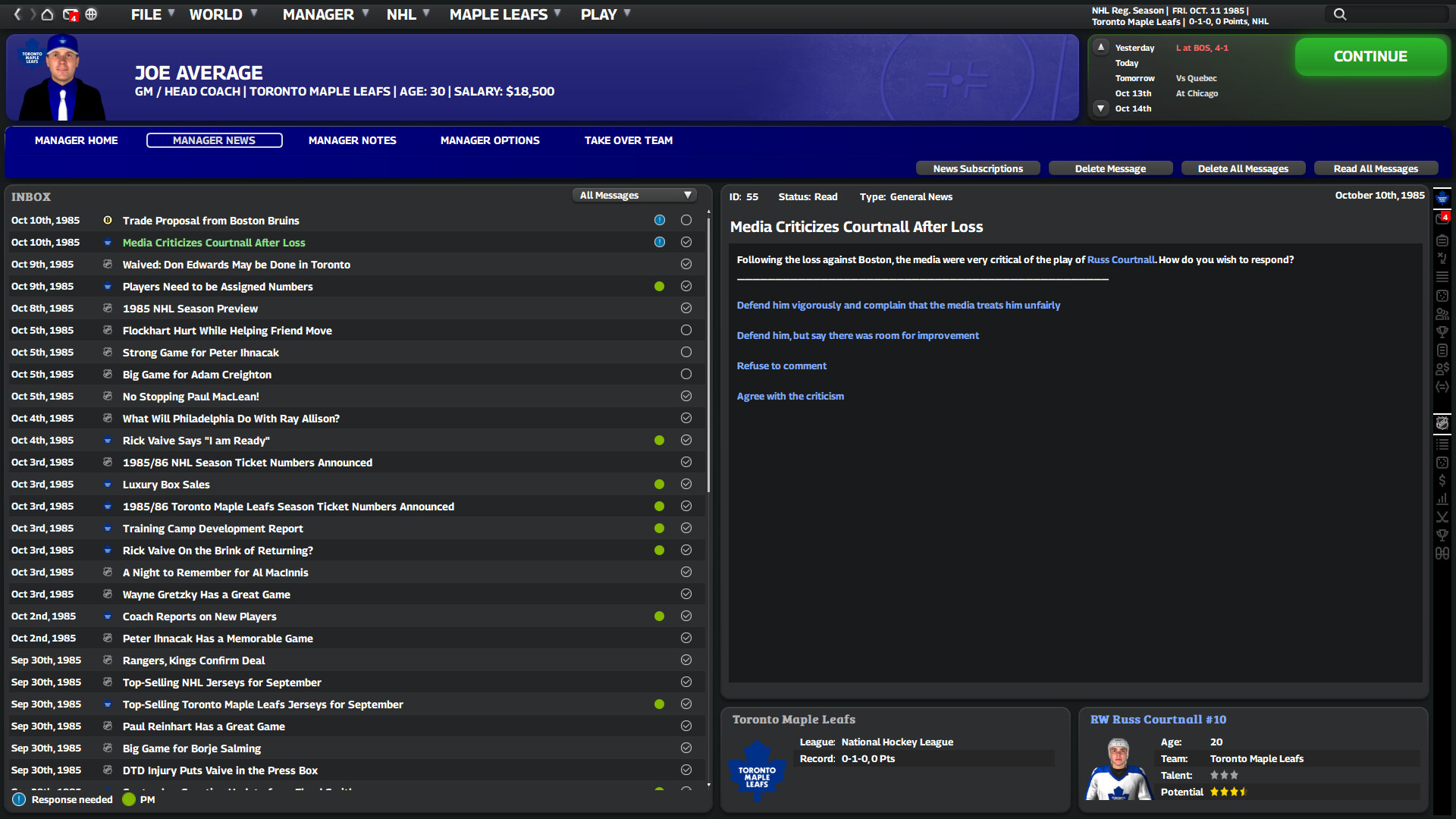This screenshot has width=1456, height=819.
Task: Open the MAPLE LEAFS menu
Action: pos(498,14)
